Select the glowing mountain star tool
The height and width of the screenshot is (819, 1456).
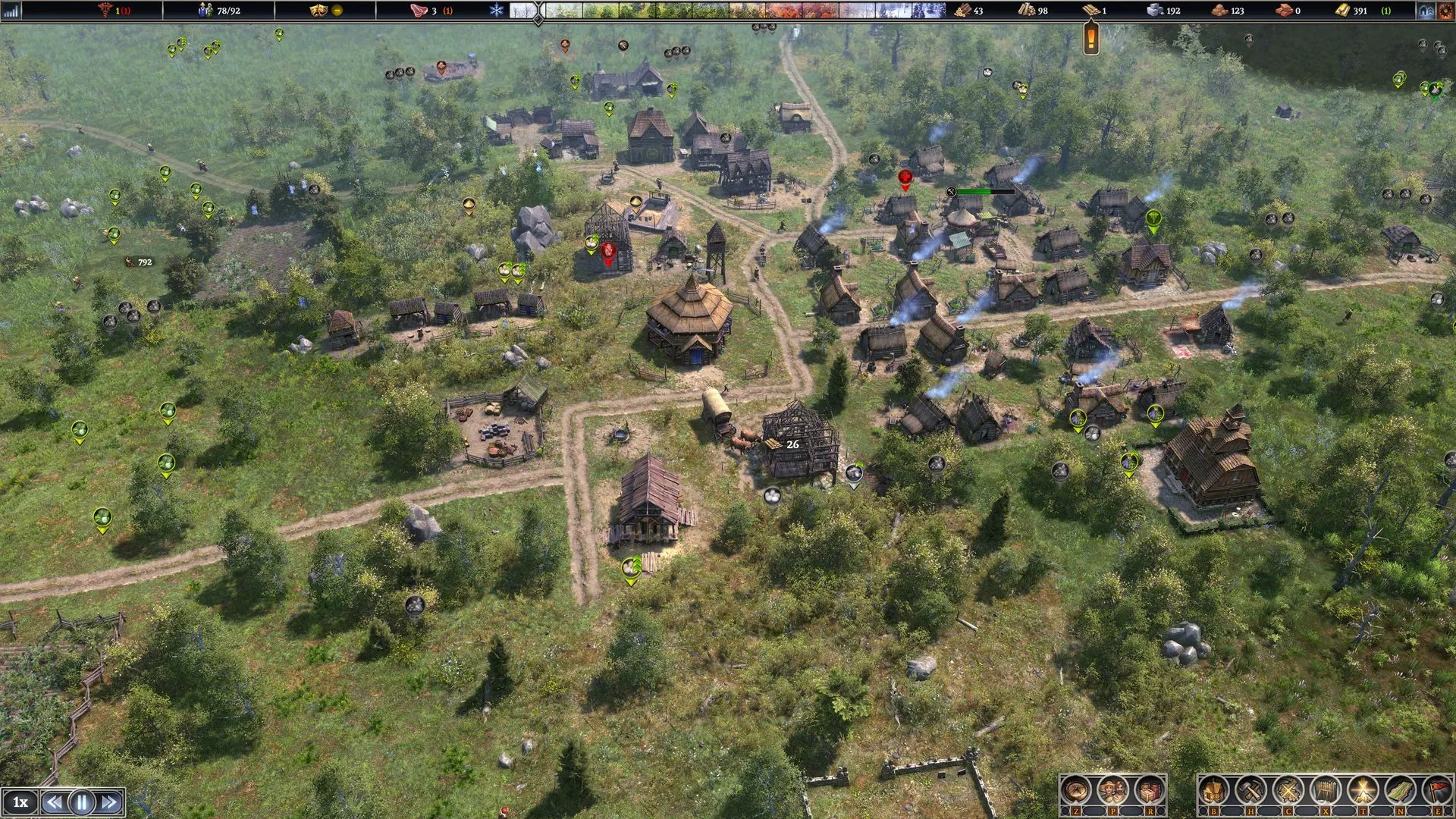(x=1363, y=790)
